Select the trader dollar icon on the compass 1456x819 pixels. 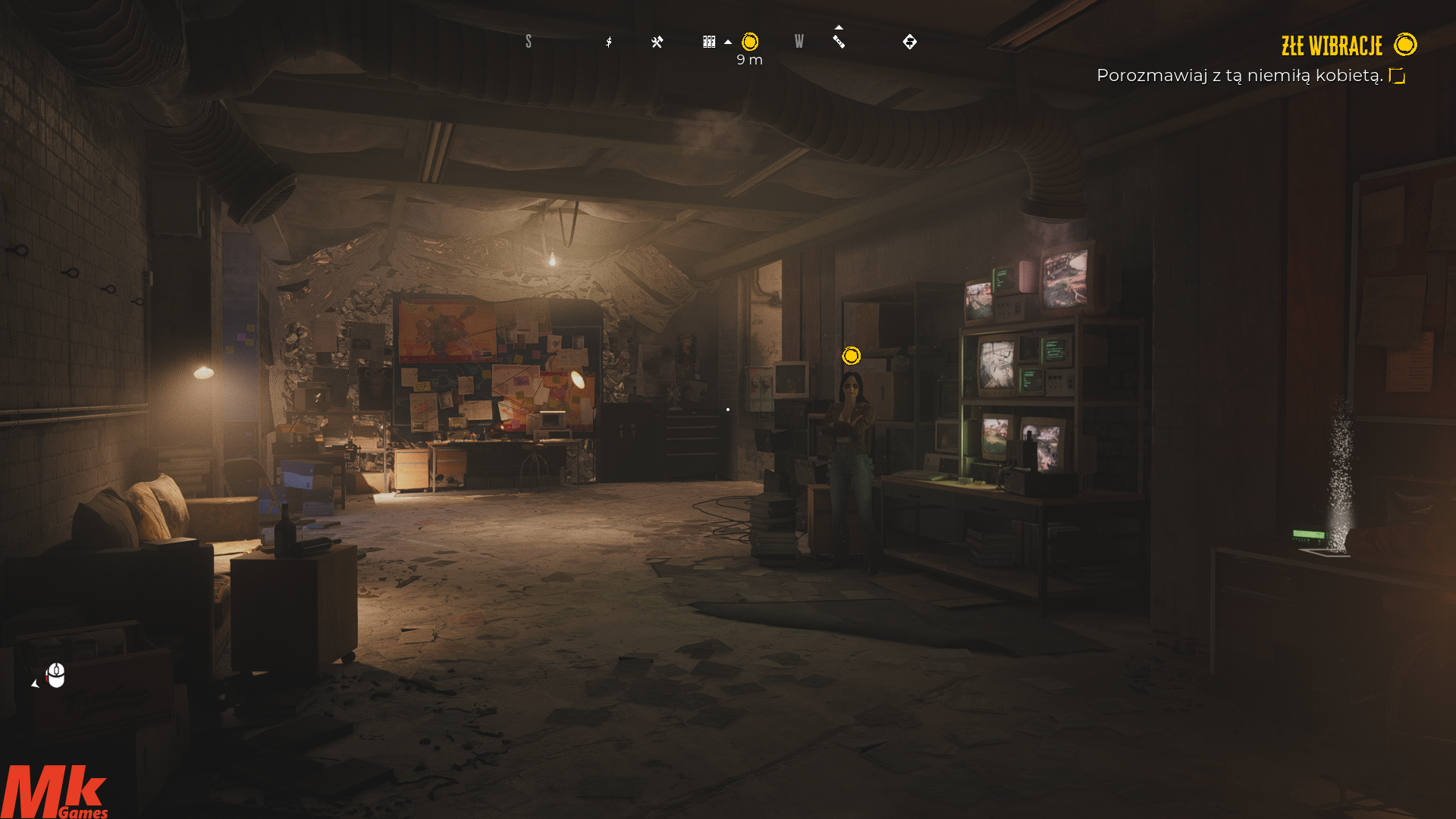click(x=609, y=42)
